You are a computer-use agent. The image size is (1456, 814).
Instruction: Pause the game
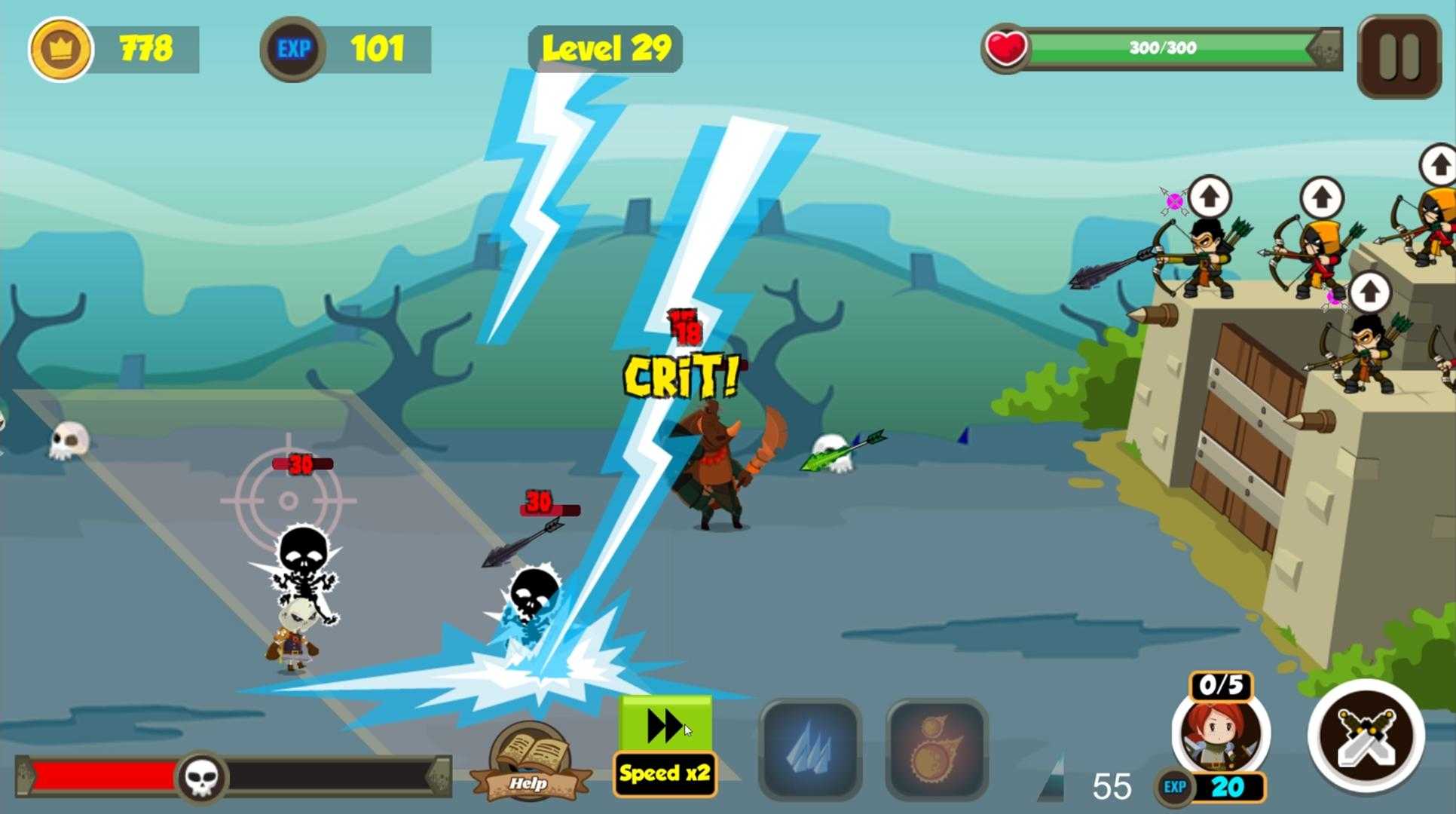(x=1399, y=57)
